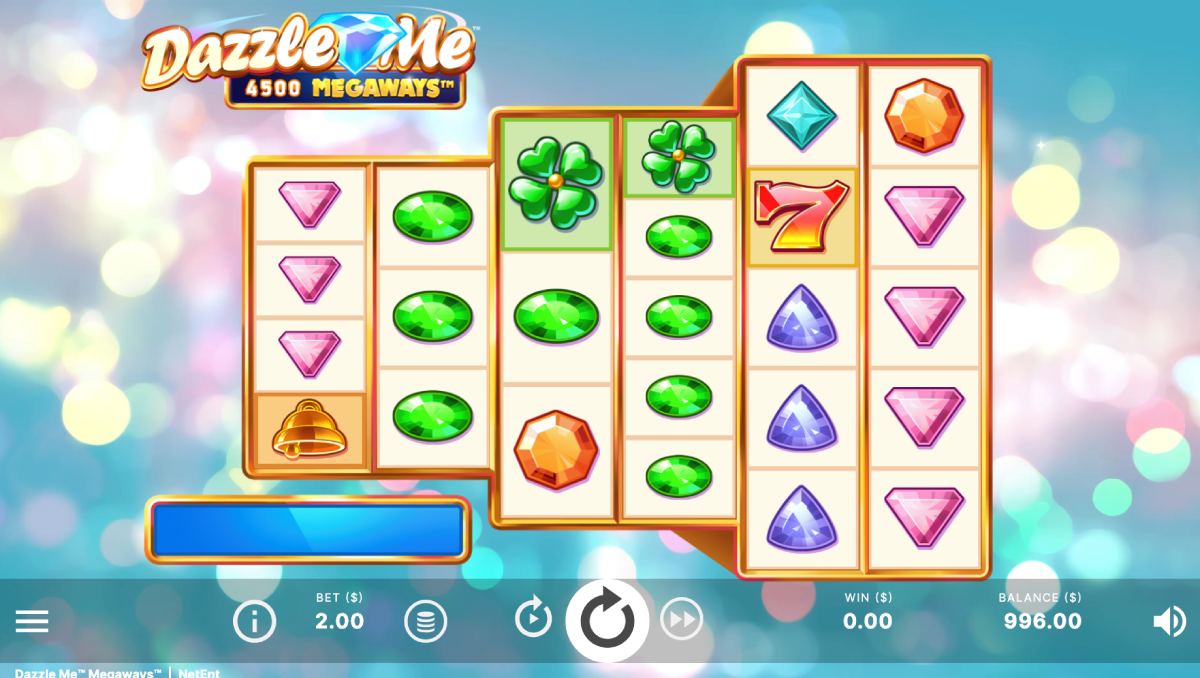Image resolution: width=1200 pixels, height=678 pixels.
Task: Mute the sound with the speaker icon
Action: [1168, 622]
